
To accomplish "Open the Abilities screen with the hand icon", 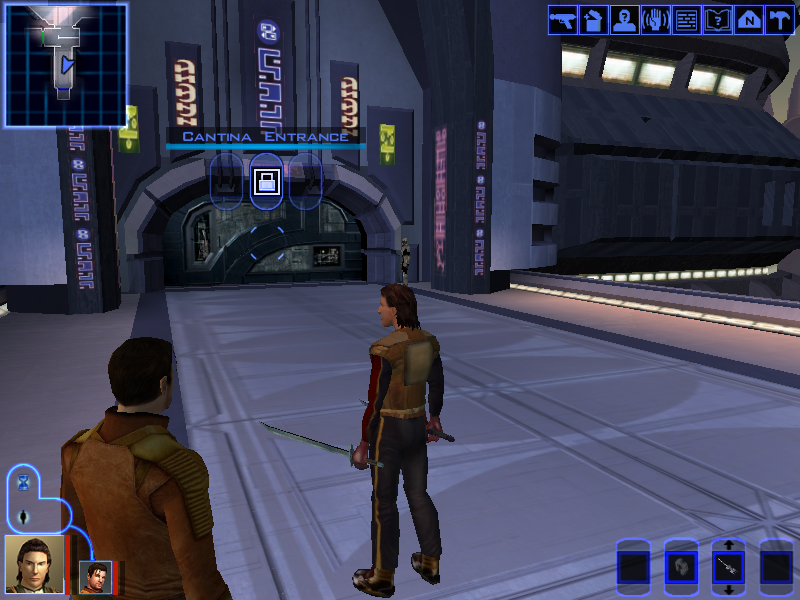I will click(x=655, y=20).
